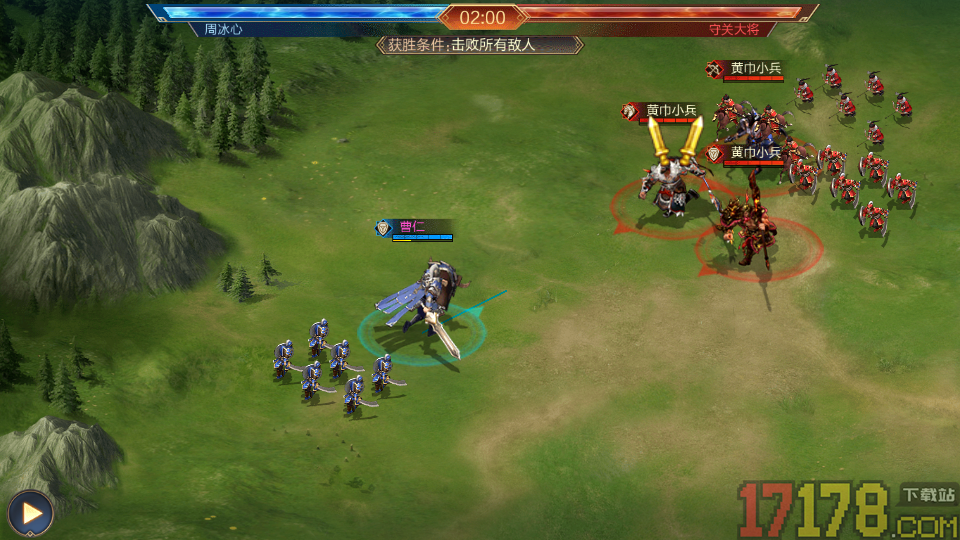Select the 曹仁 hero name tag
Screen dimensions: 960x540
[413, 227]
